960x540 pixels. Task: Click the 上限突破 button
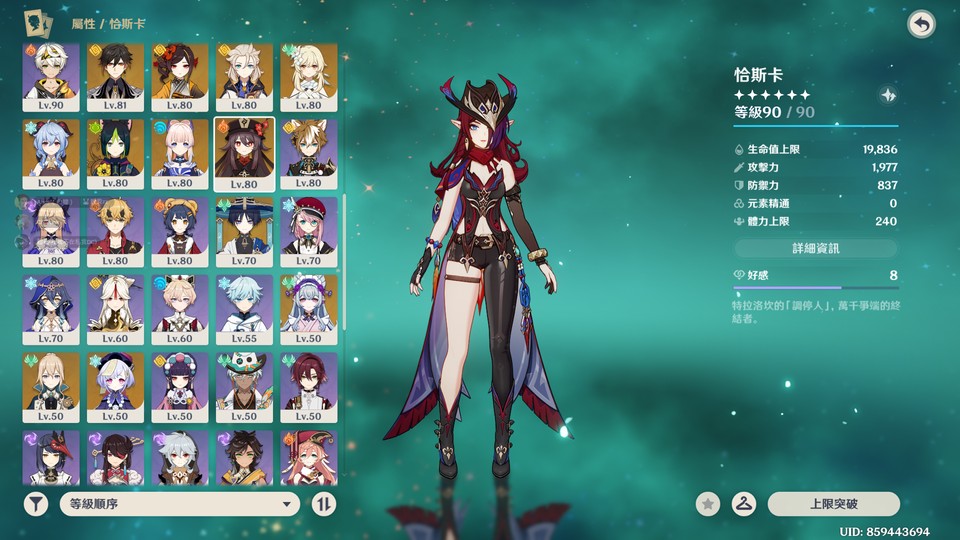pyautogui.click(x=833, y=504)
